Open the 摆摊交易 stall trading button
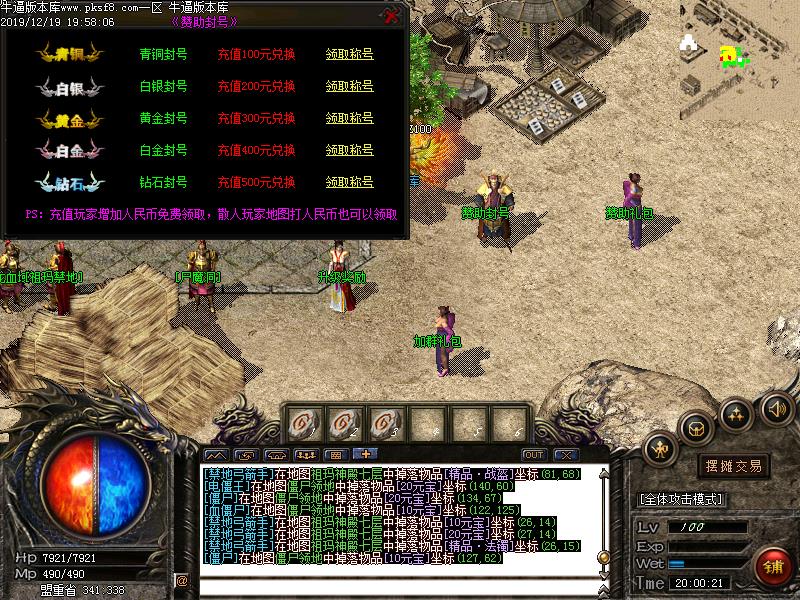Screen dimensions: 800x600 point(734,466)
